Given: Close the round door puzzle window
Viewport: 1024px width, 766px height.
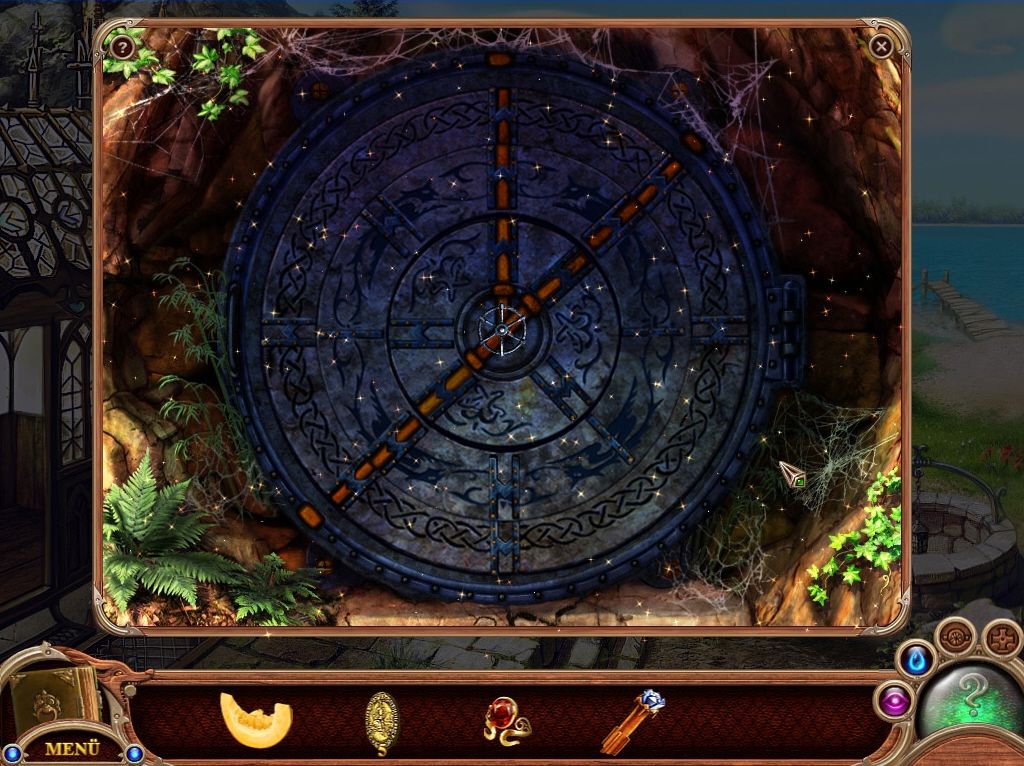Looking at the screenshot, I should [881, 46].
